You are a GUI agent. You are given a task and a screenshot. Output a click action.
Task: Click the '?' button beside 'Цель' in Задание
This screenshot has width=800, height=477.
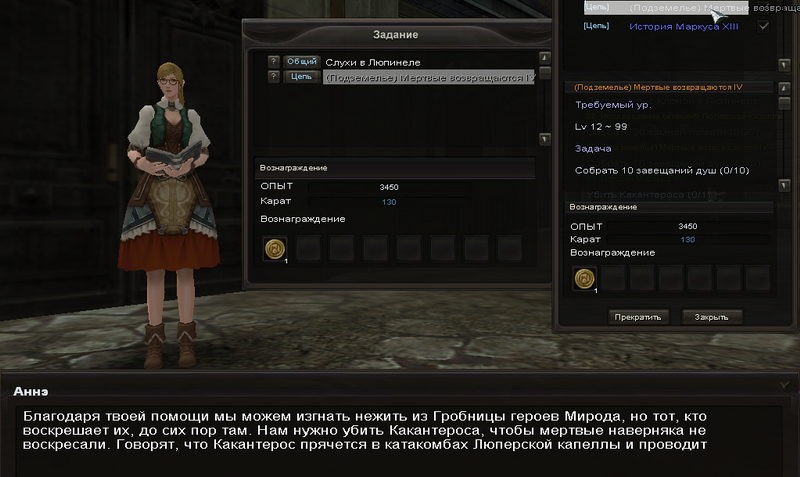[273, 76]
